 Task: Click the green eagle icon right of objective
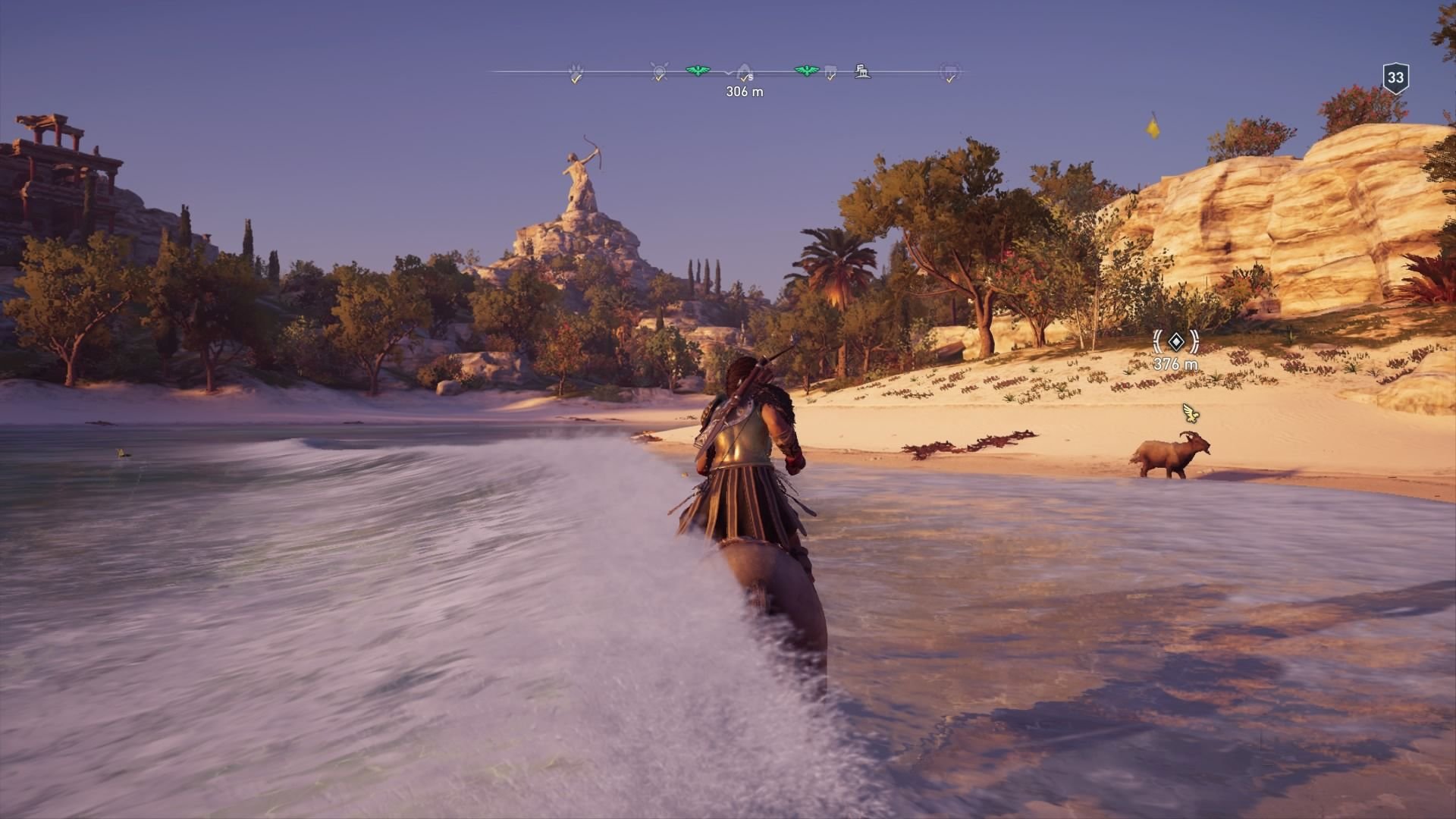[x=806, y=69]
